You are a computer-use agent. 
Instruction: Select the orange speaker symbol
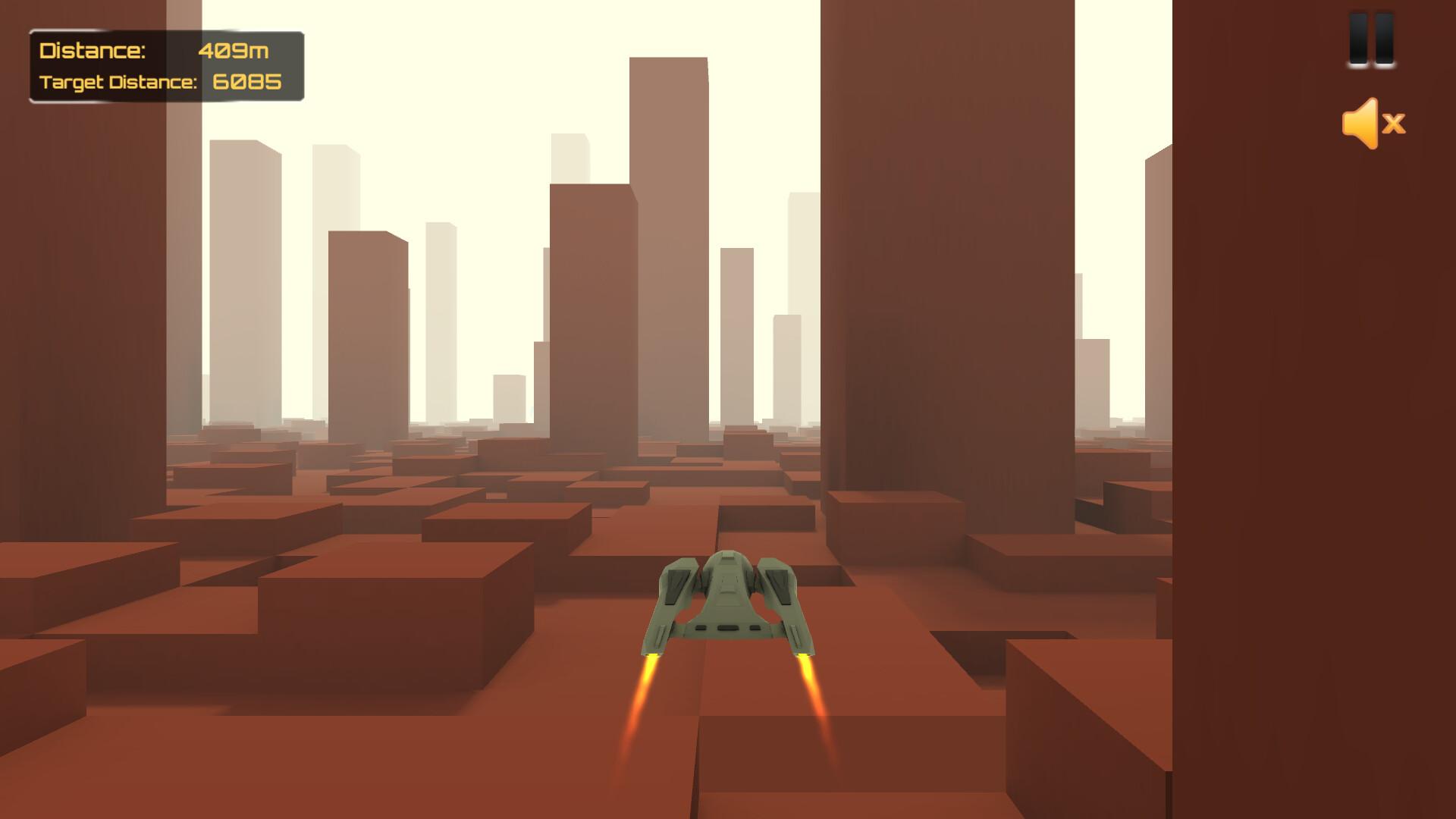coord(1361,124)
